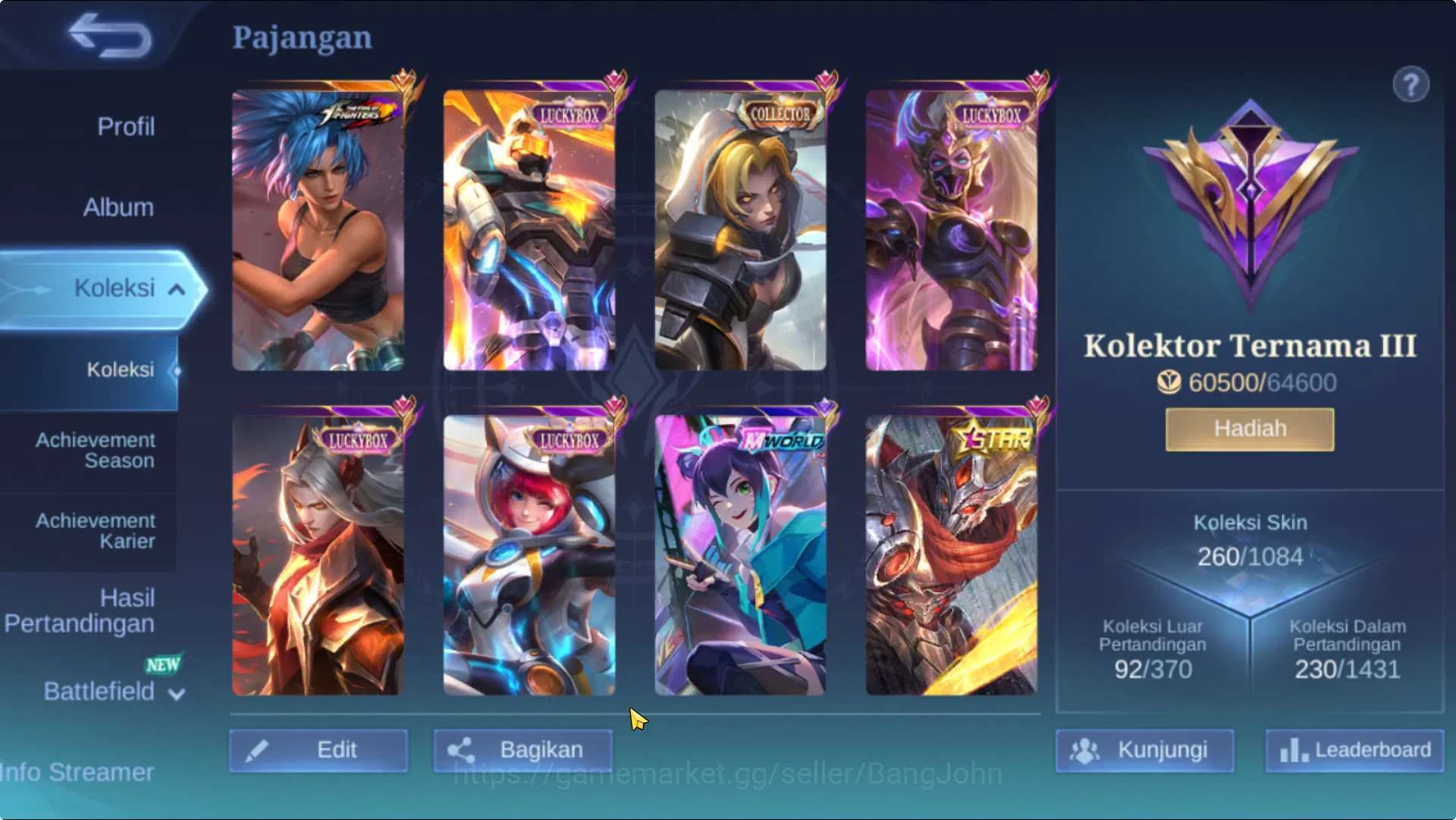This screenshot has width=1456, height=820.
Task: Click the NEW badge beside Battlefield
Action: tap(162, 665)
